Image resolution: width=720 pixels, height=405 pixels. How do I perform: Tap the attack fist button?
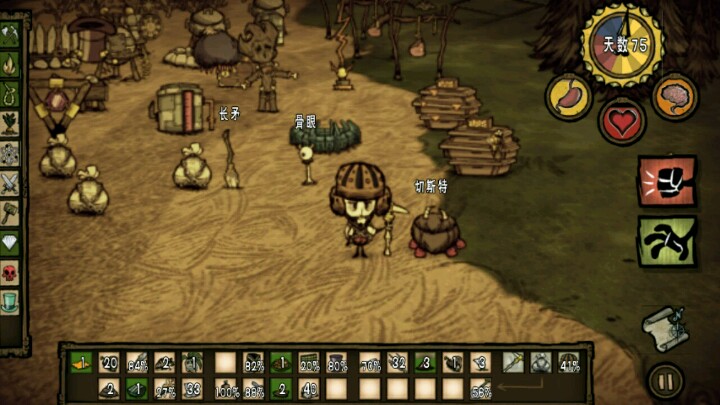click(x=666, y=181)
